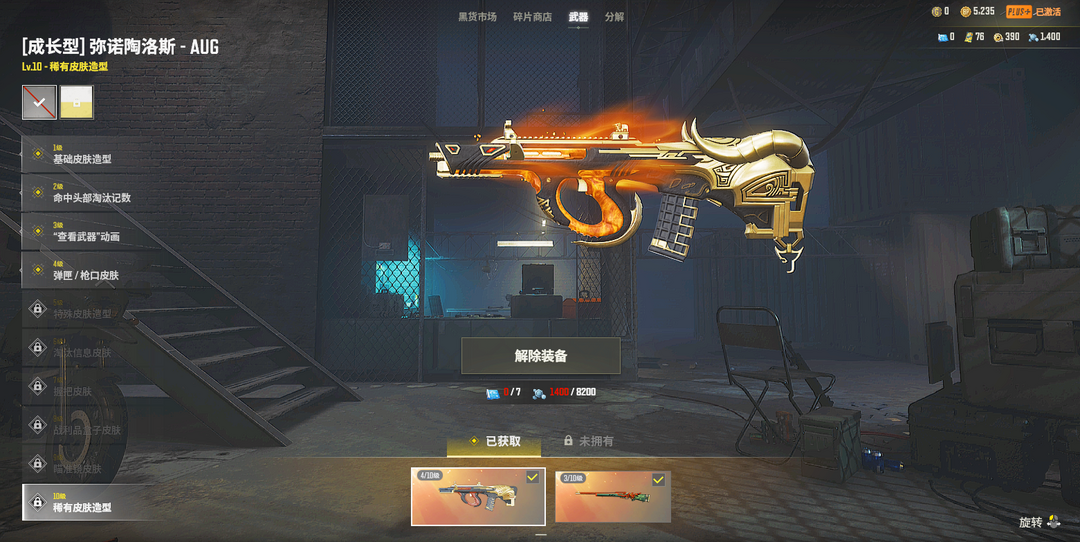Viewport: 1080px width, 542px height.
Task: Click the gold coin 5.235 currency icon
Action: tap(966, 11)
